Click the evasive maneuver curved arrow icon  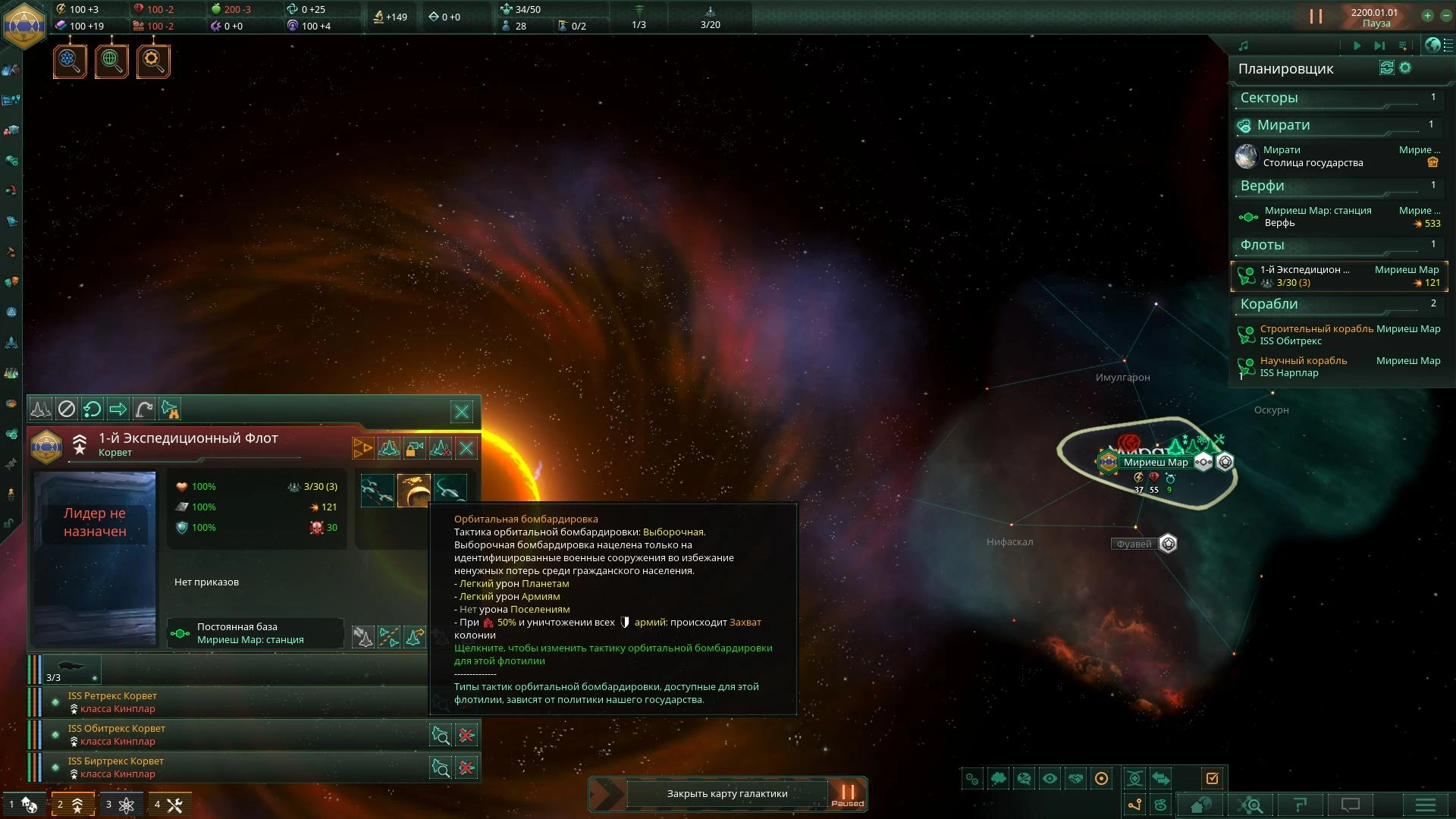(143, 409)
